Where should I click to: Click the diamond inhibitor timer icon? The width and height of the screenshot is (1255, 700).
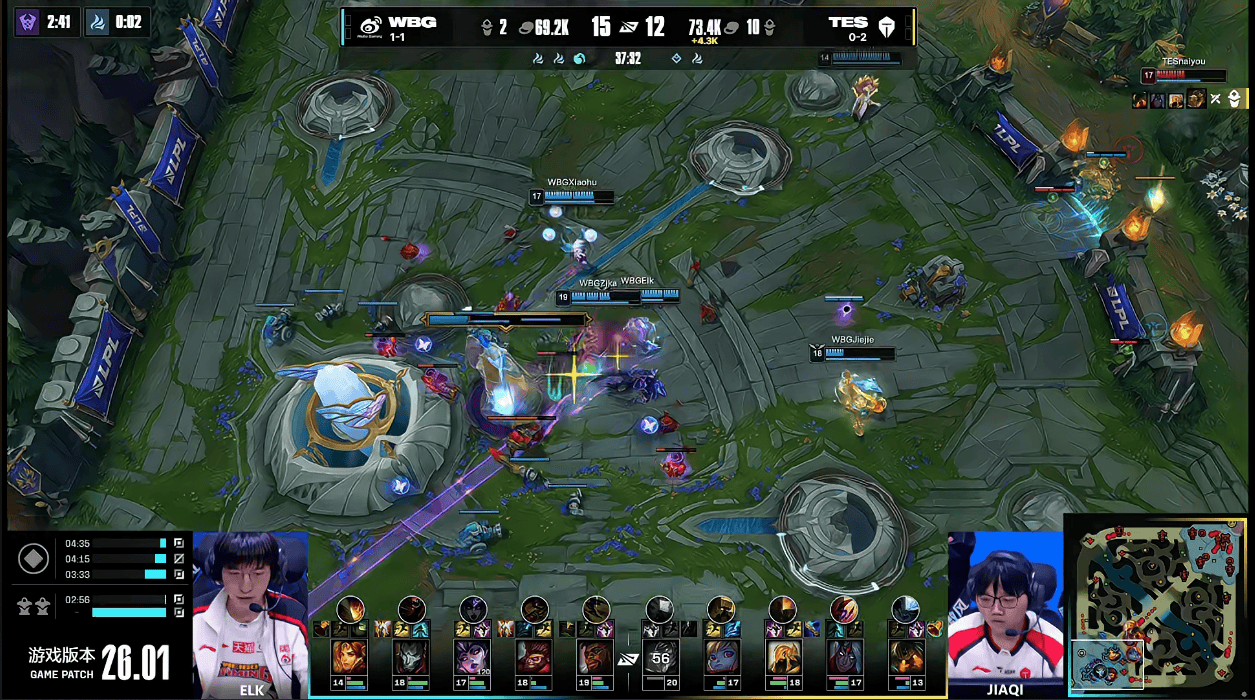tap(33, 558)
